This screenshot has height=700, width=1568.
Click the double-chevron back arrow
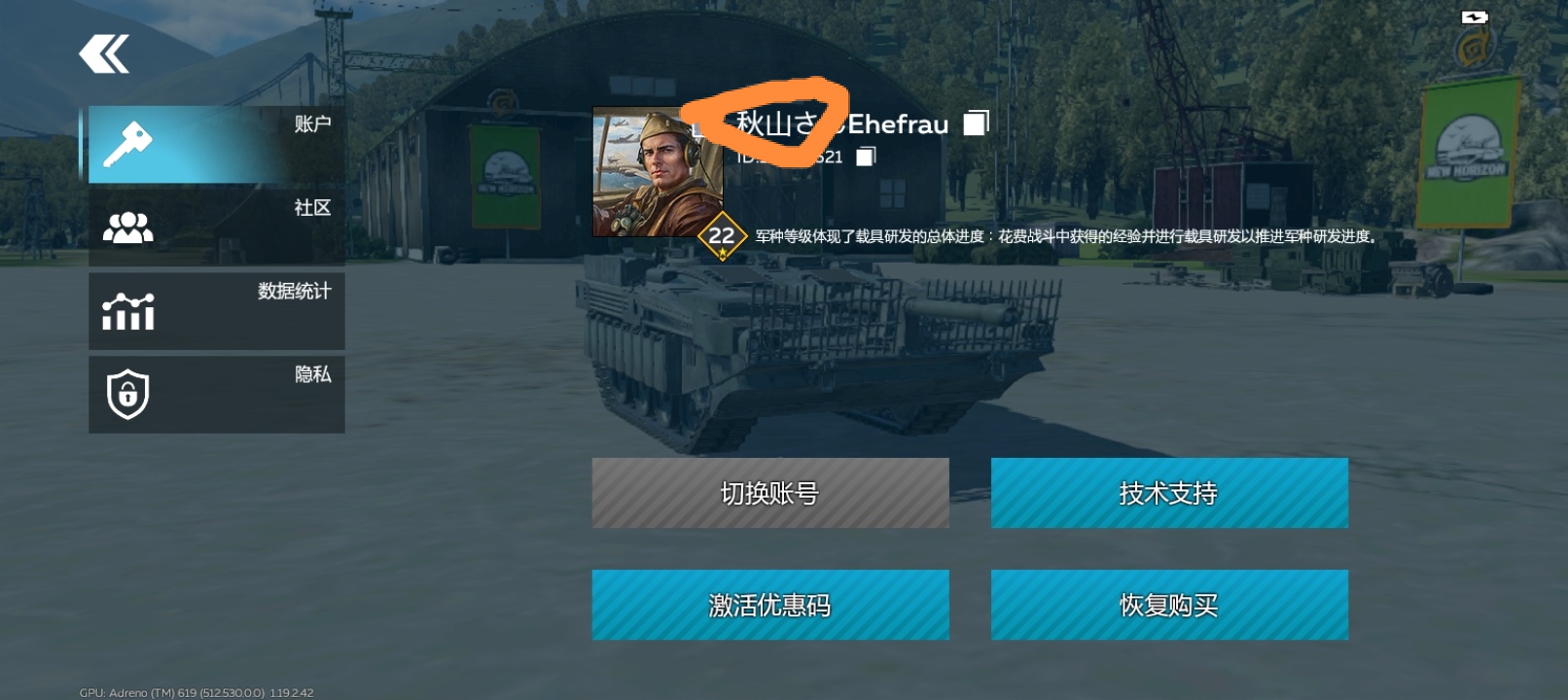point(103,53)
